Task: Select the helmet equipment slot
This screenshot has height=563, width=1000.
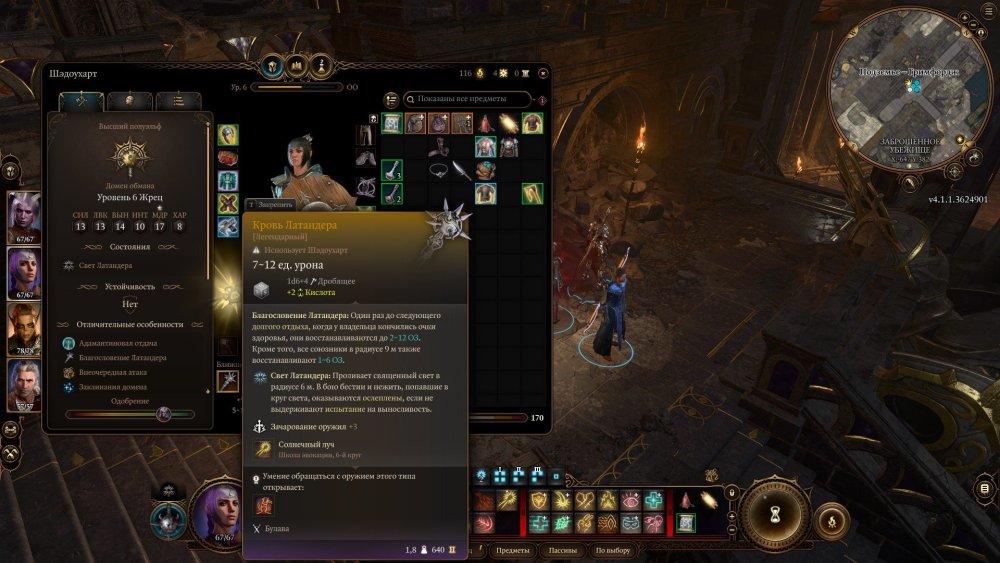Action: (228, 135)
